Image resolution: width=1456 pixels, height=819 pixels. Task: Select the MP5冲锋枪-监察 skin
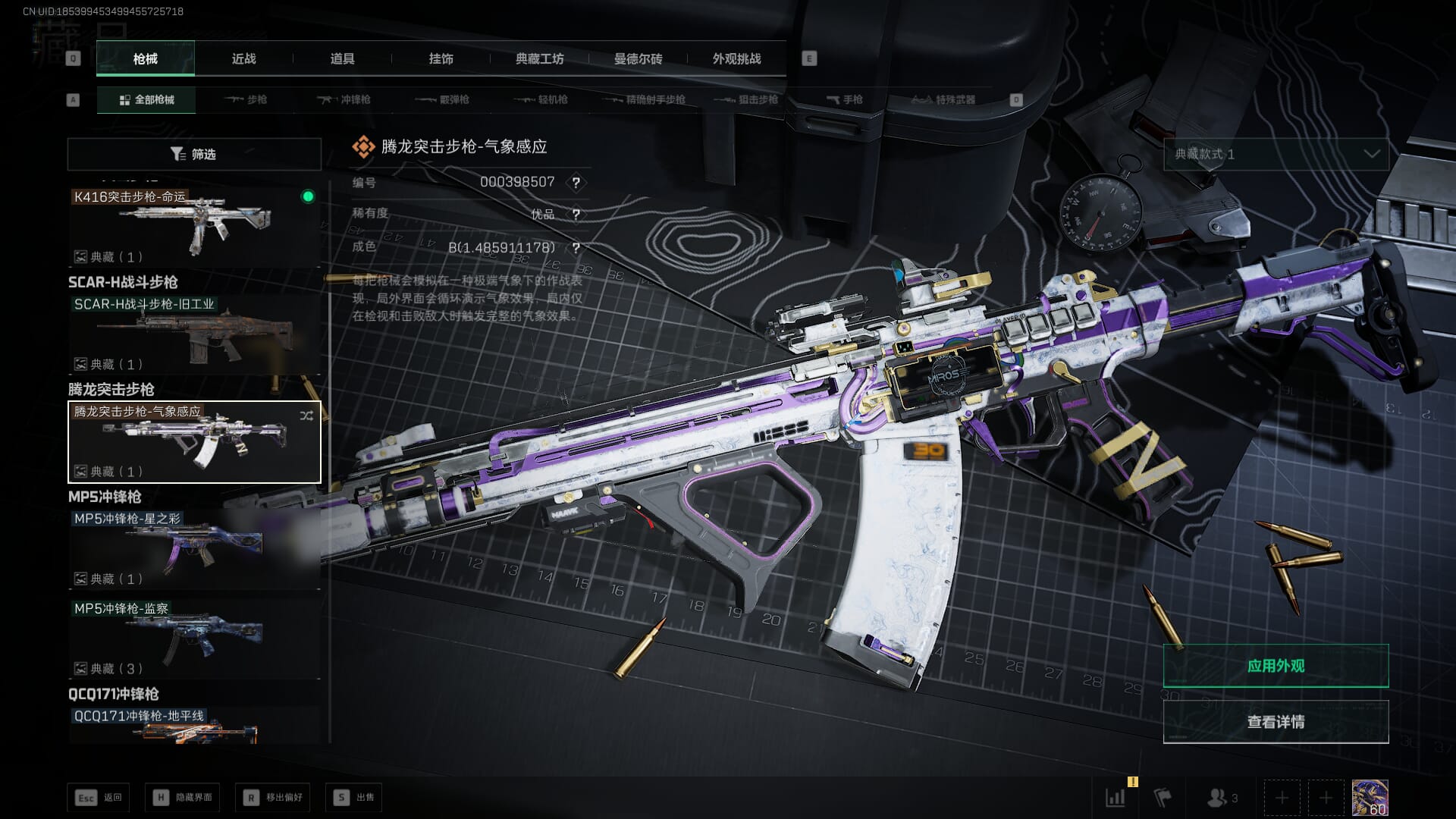(194, 638)
